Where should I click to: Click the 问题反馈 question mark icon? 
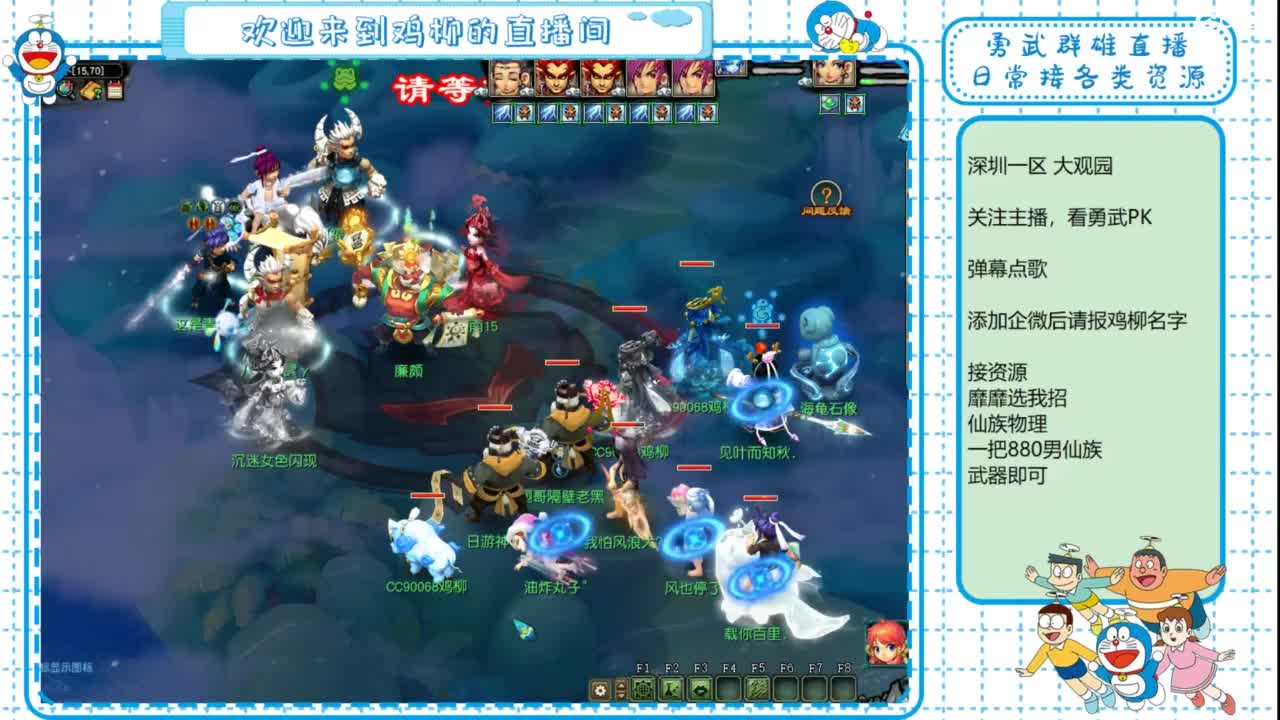(828, 193)
